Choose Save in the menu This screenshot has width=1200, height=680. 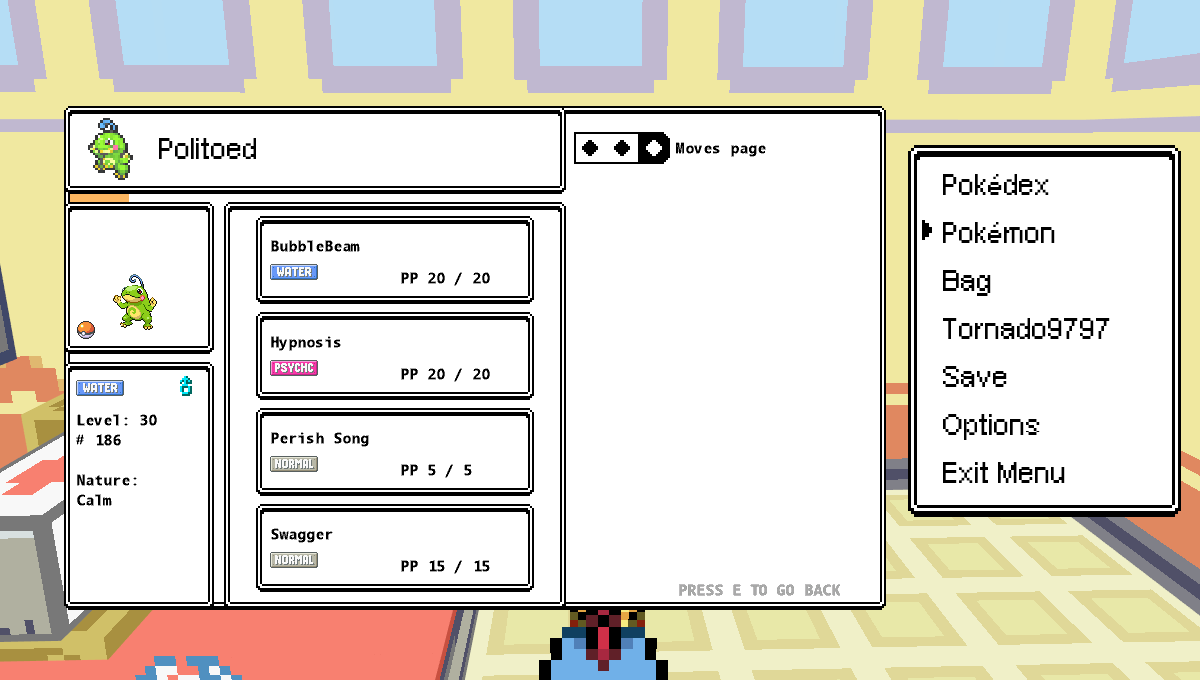coord(974,378)
